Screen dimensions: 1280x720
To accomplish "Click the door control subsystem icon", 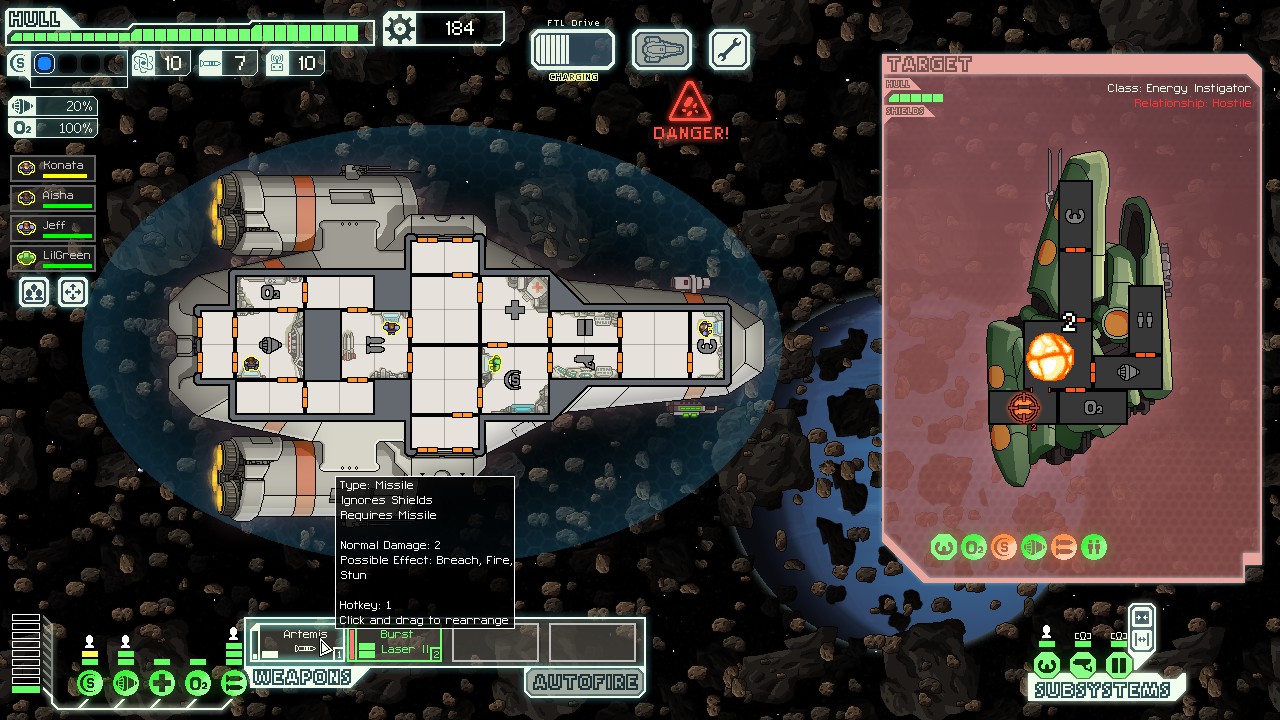I will pyautogui.click(x=1119, y=665).
